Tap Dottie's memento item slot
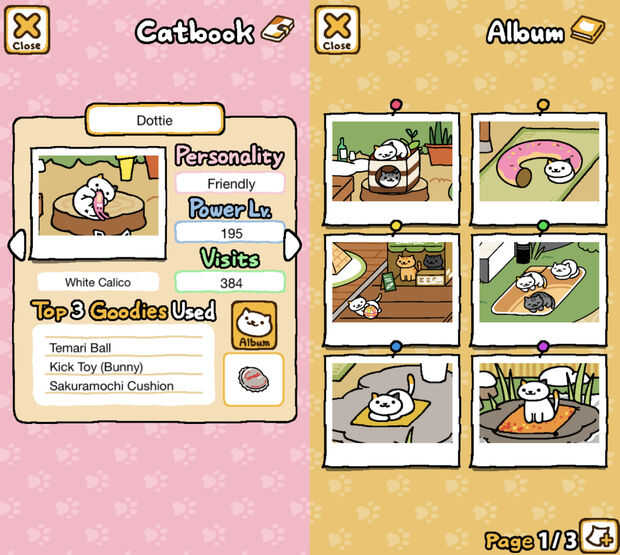620x555 pixels. point(253,380)
